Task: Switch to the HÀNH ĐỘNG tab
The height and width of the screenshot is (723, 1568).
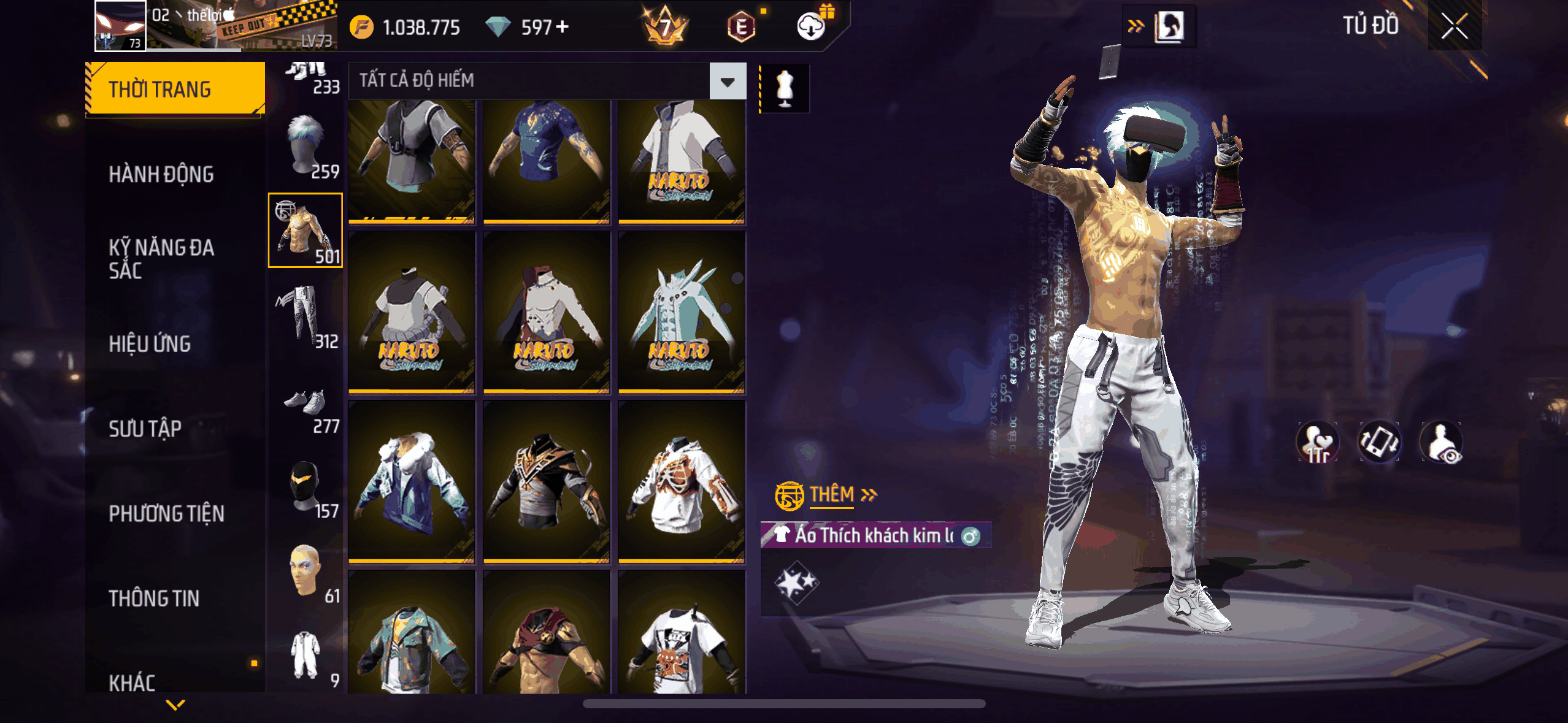Action: point(161,175)
